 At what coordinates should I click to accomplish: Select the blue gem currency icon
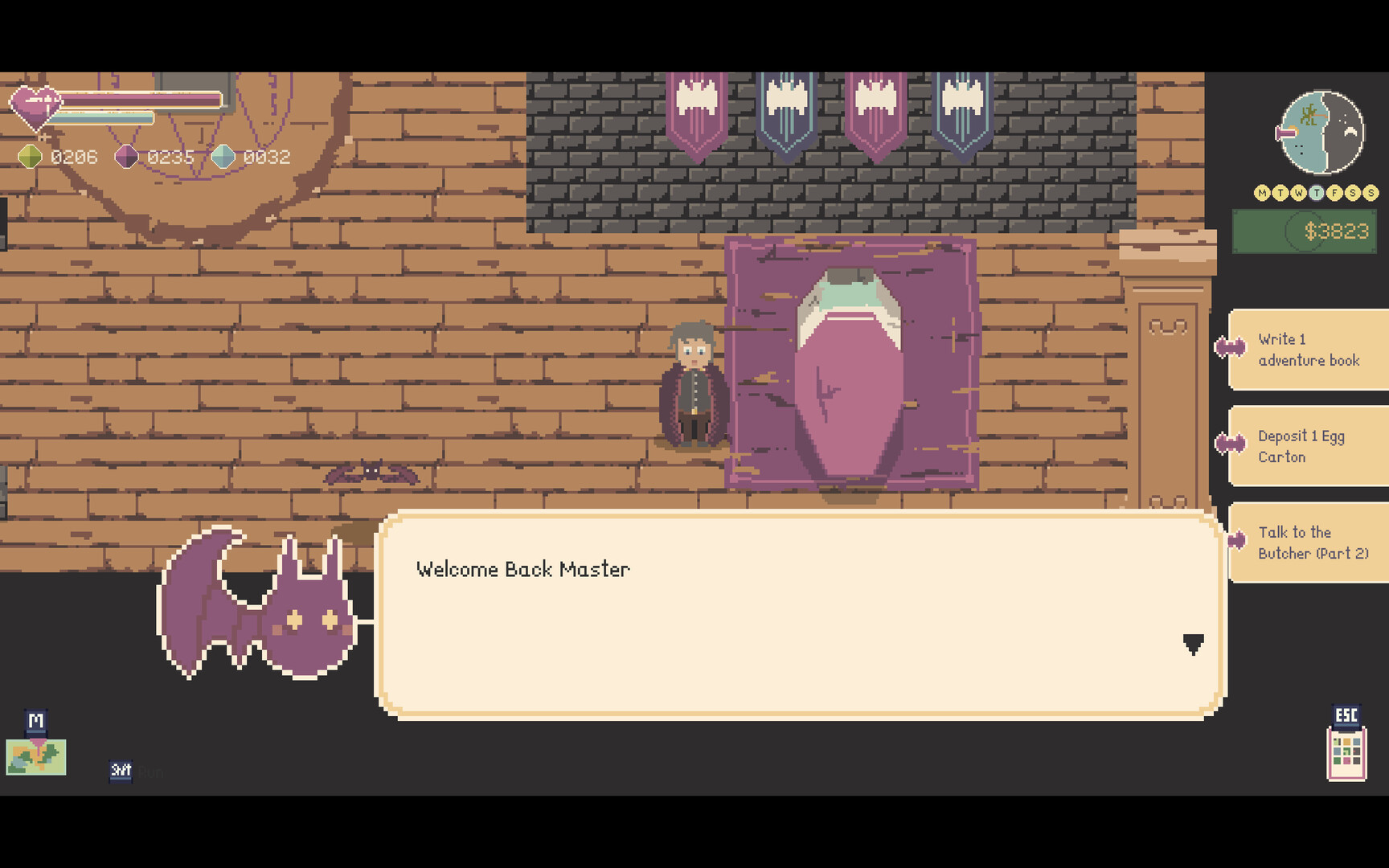[x=223, y=157]
